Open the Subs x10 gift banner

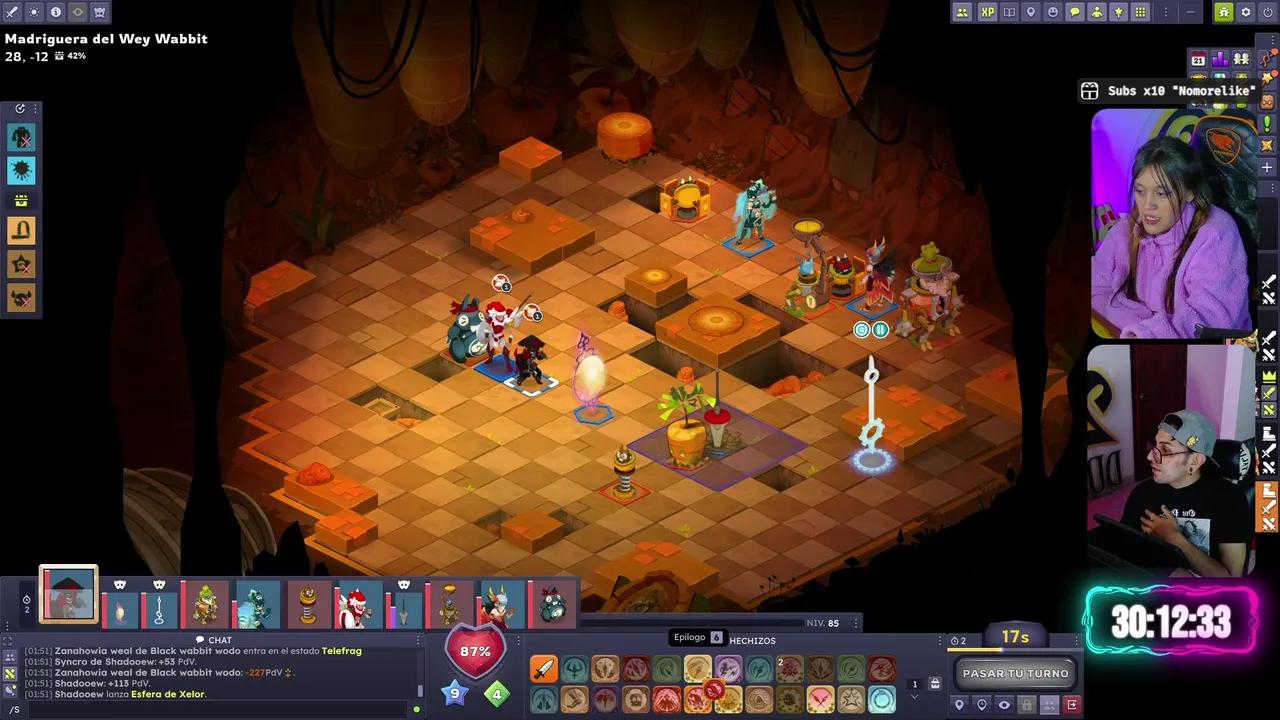(1170, 91)
